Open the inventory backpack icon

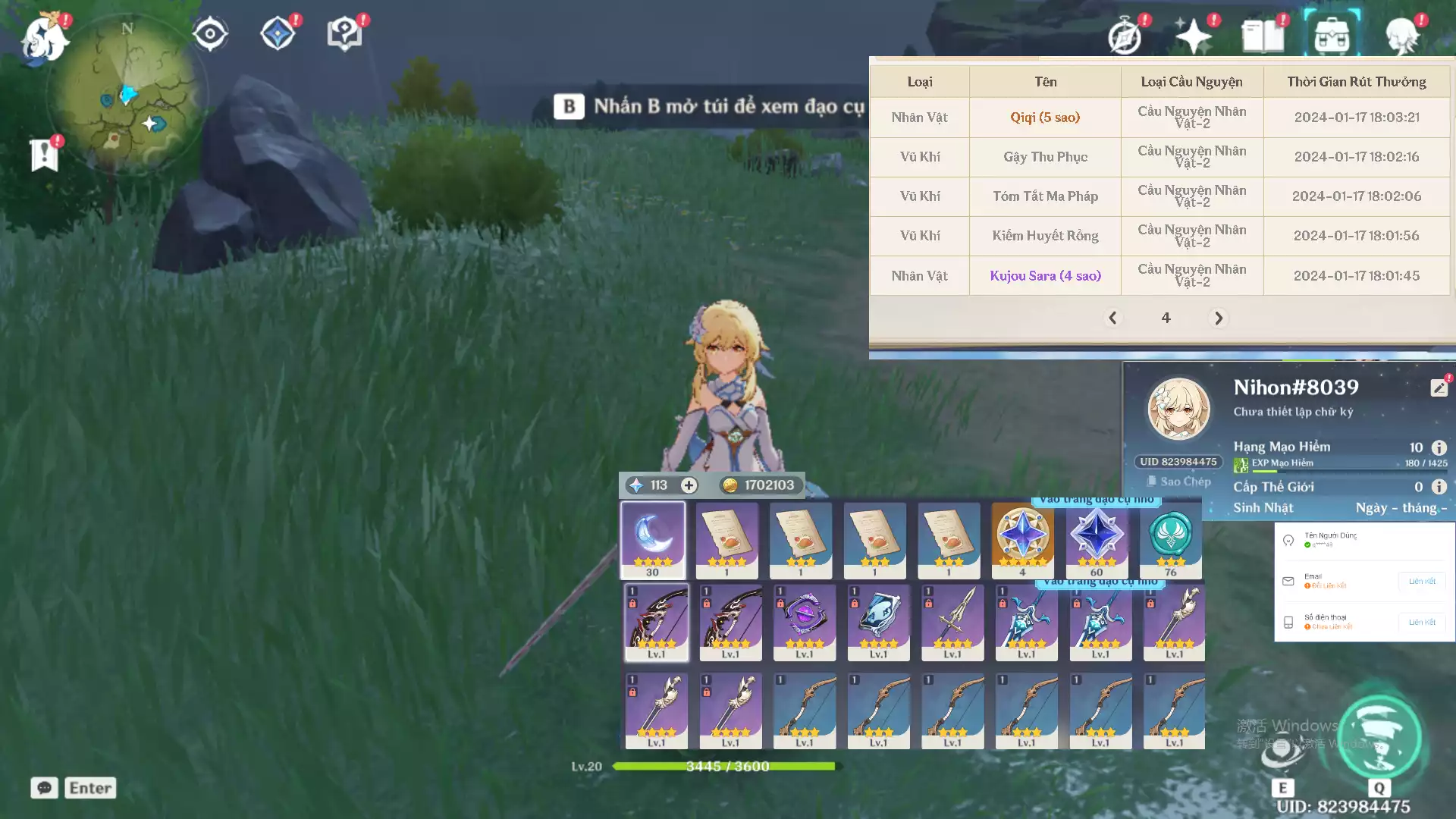(x=1332, y=35)
